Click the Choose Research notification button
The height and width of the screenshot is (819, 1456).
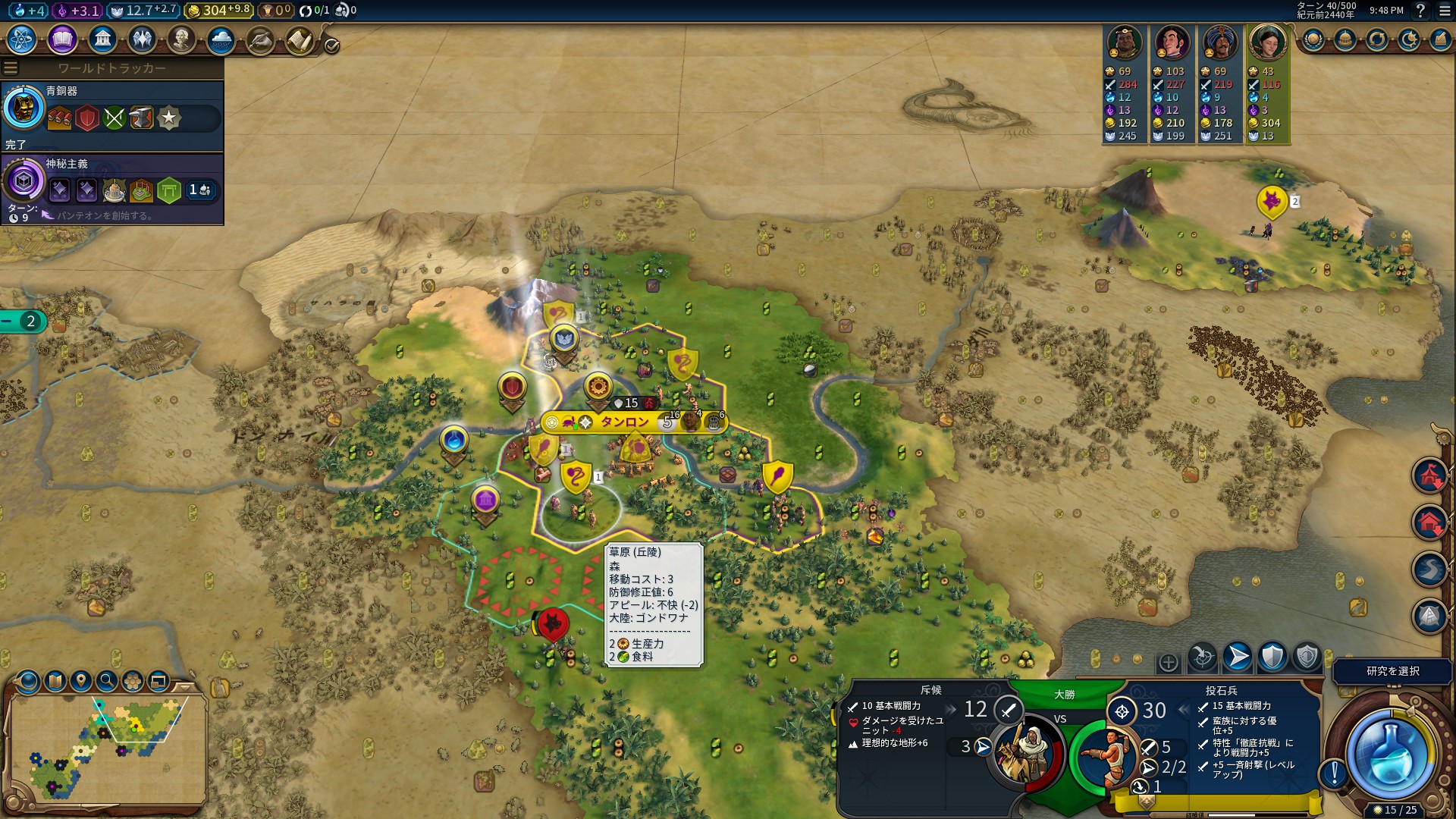[x=1392, y=671]
